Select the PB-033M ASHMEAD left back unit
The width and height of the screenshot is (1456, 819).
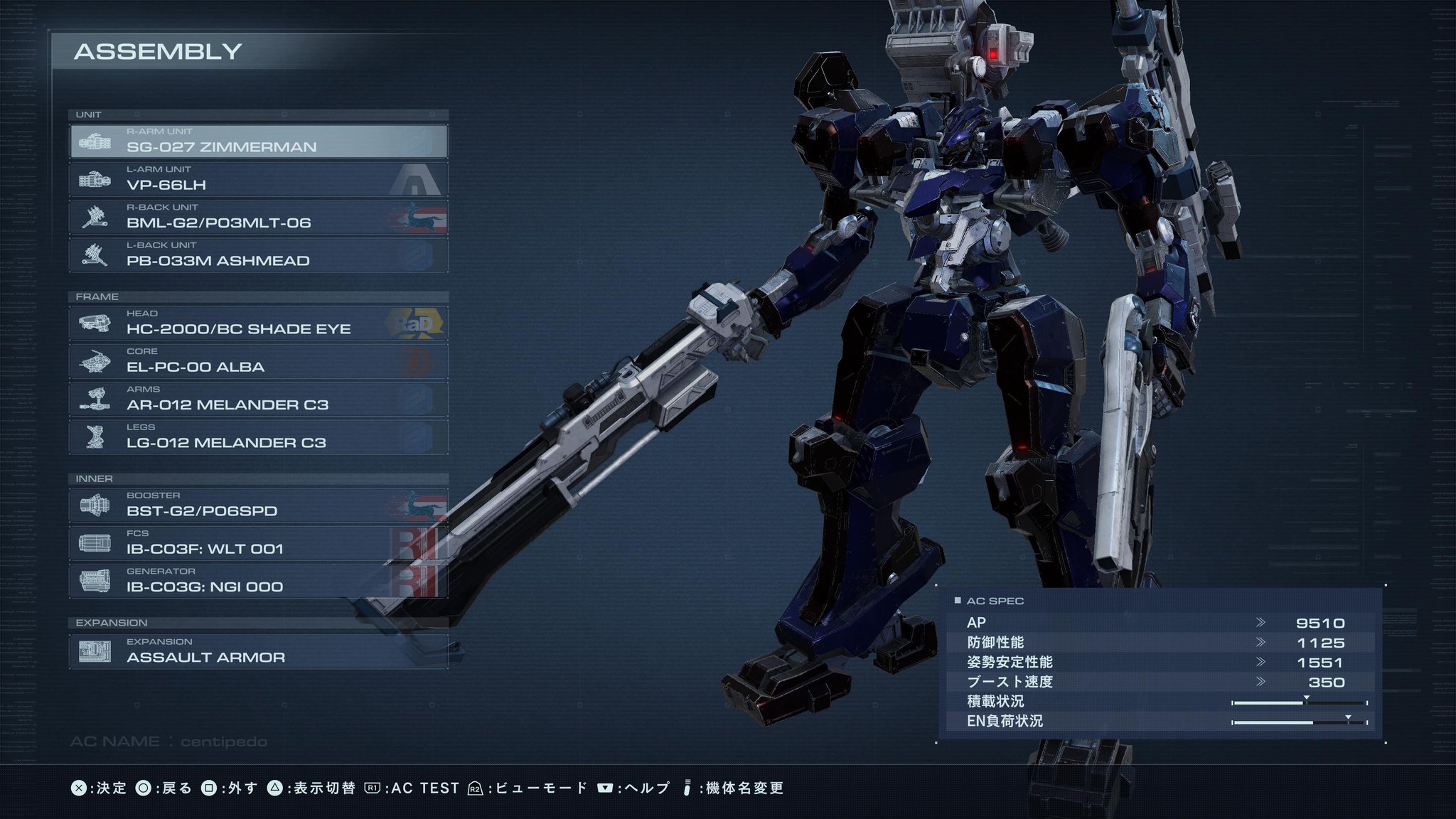click(258, 255)
